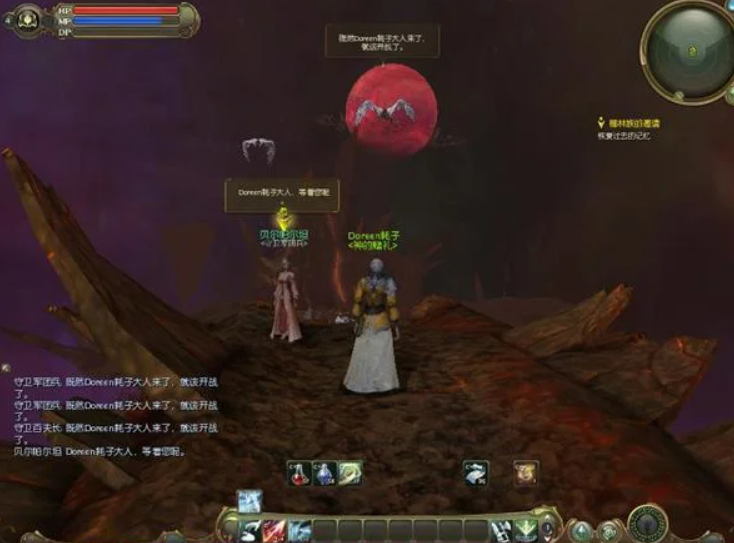Image resolution: width=734 pixels, height=543 pixels.
Task: Click the player portrait emblem
Action: (x=28, y=18)
